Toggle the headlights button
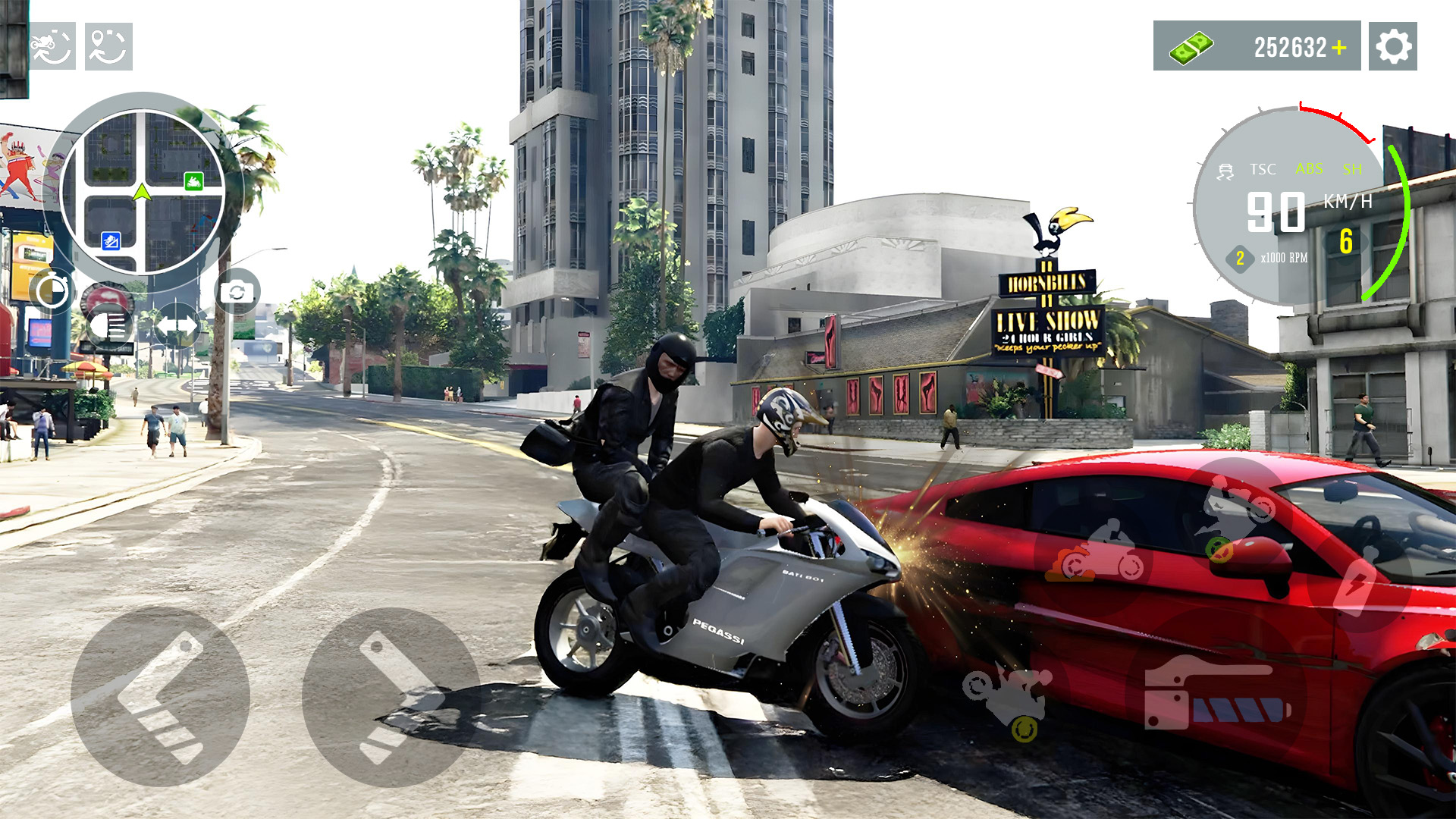Screen dimensions: 1456x819 [111, 328]
